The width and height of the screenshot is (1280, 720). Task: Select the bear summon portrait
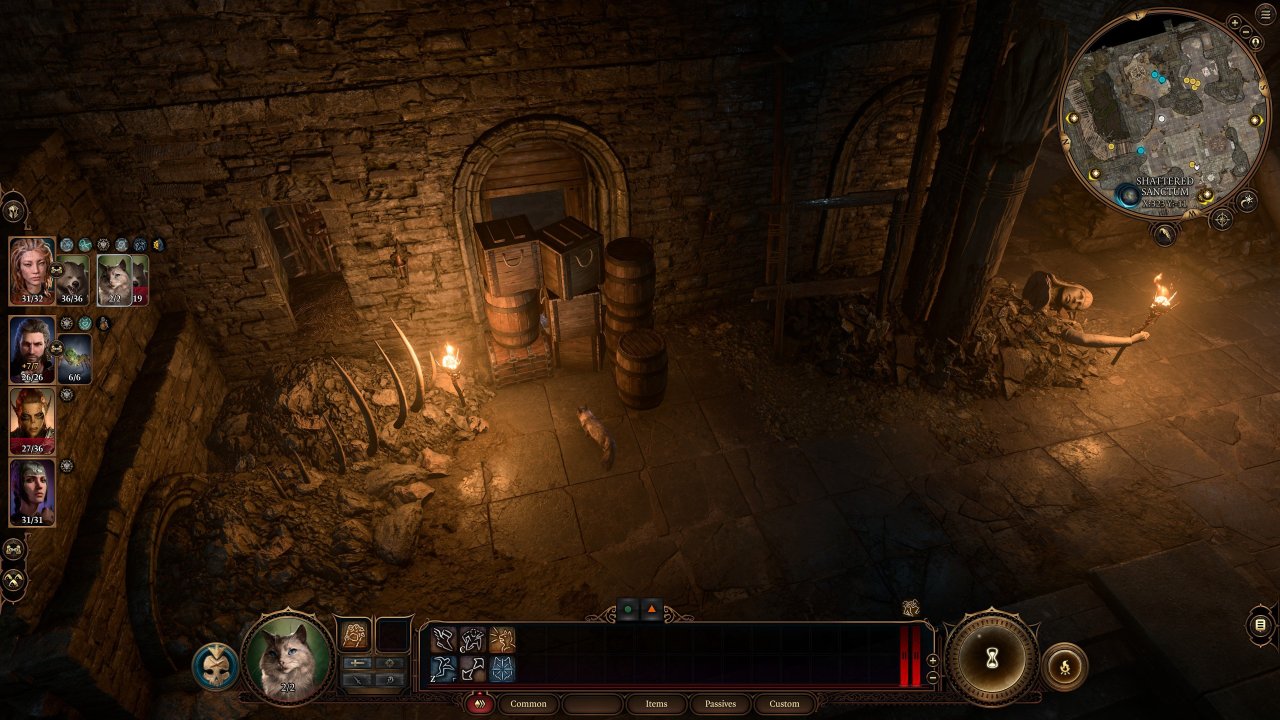[72, 280]
